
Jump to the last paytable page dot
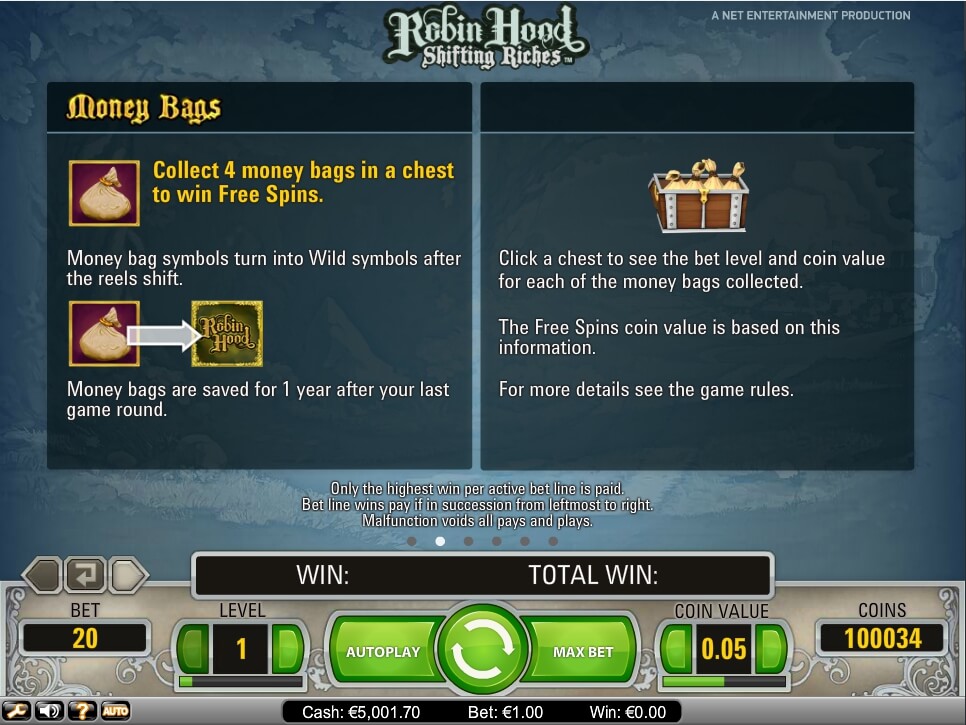click(553, 541)
